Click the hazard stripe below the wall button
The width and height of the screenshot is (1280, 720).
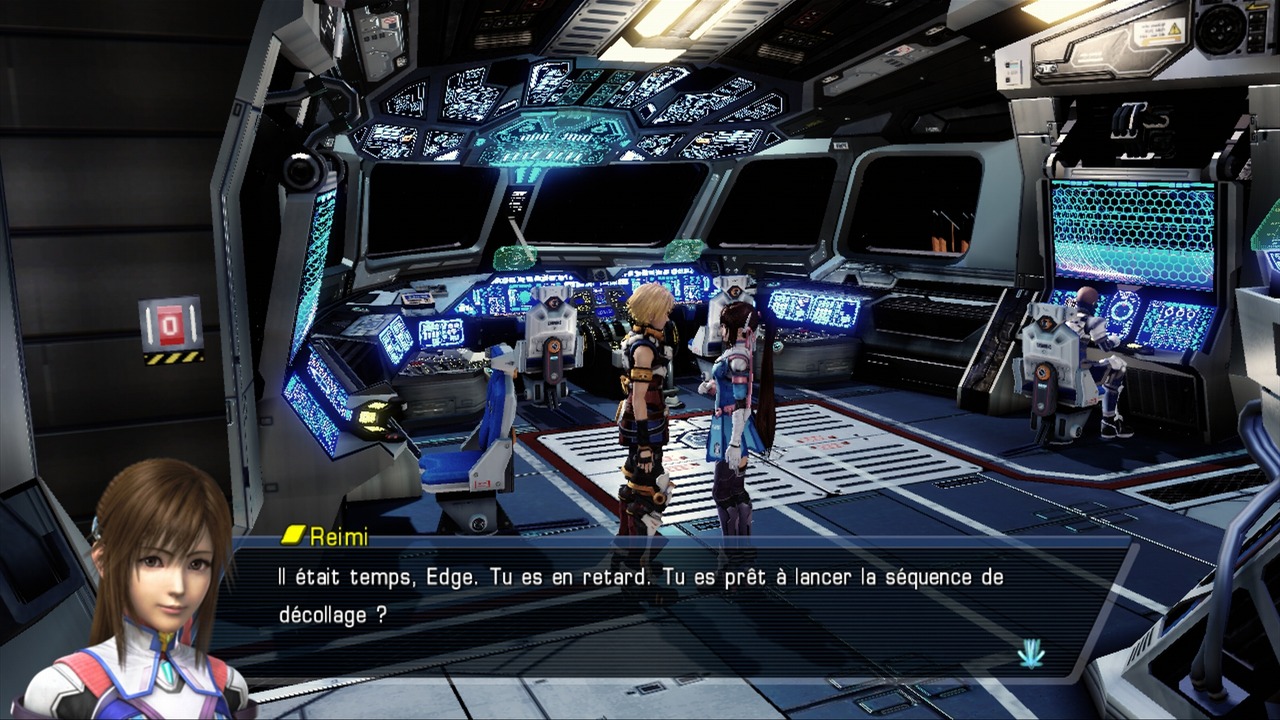(172, 358)
